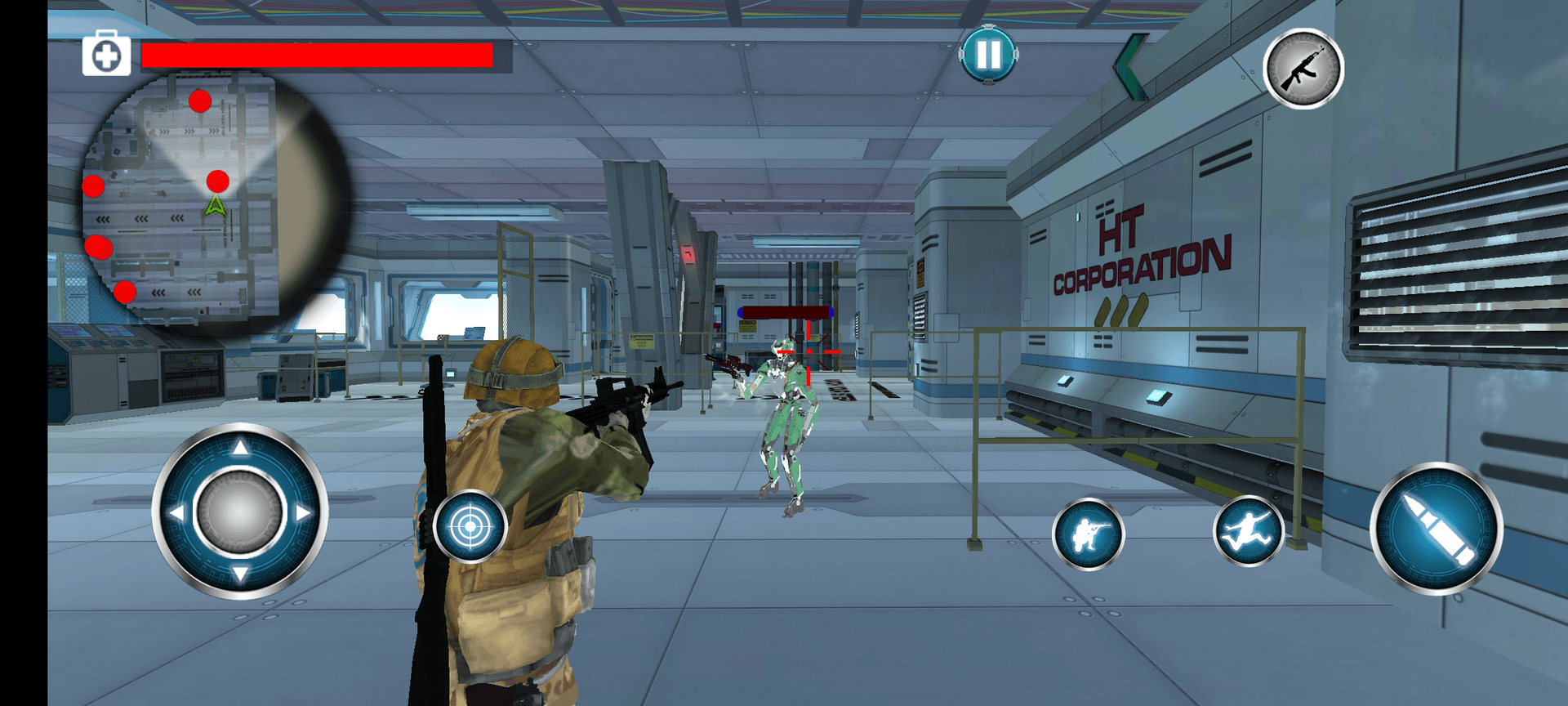This screenshot has width=1568, height=706.
Task: Pause the game with the pause button
Action: click(988, 56)
